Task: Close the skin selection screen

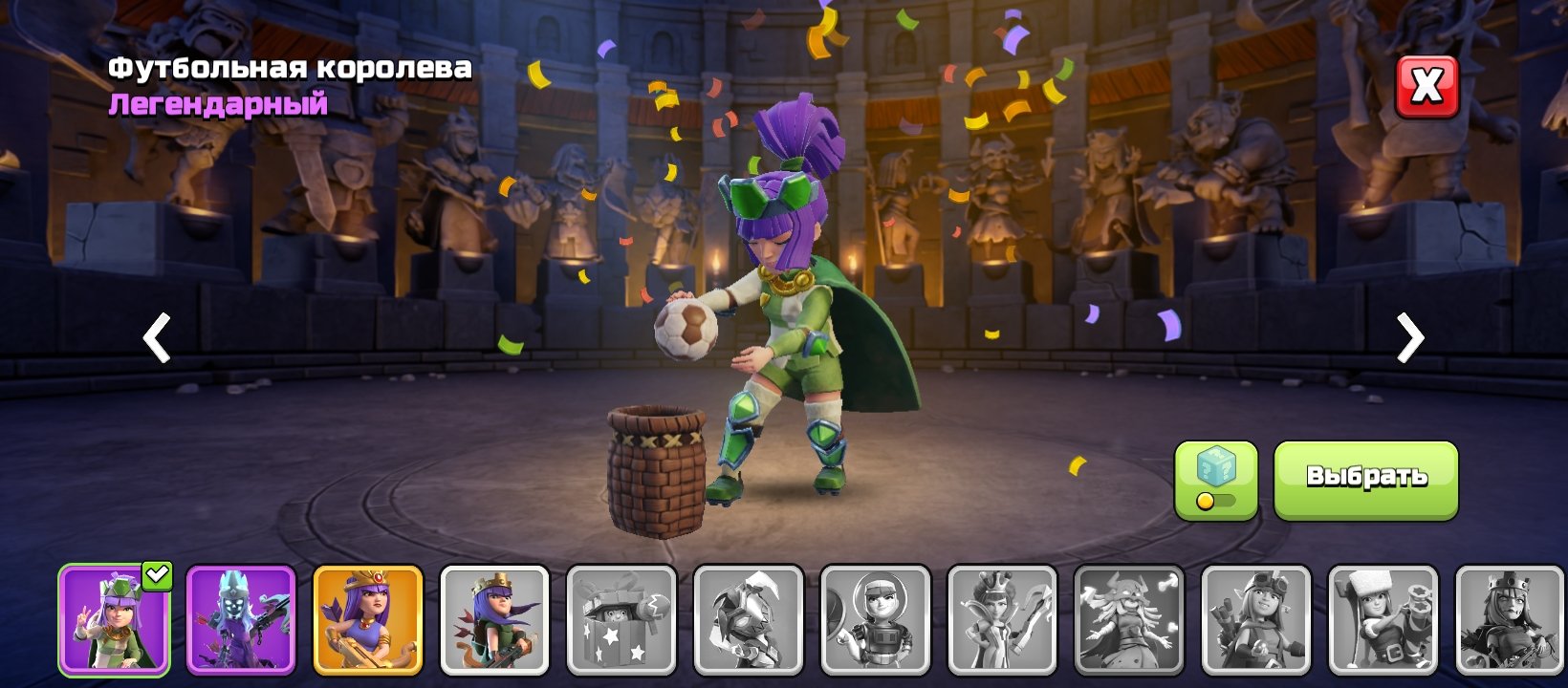Action: point(1426,87)
